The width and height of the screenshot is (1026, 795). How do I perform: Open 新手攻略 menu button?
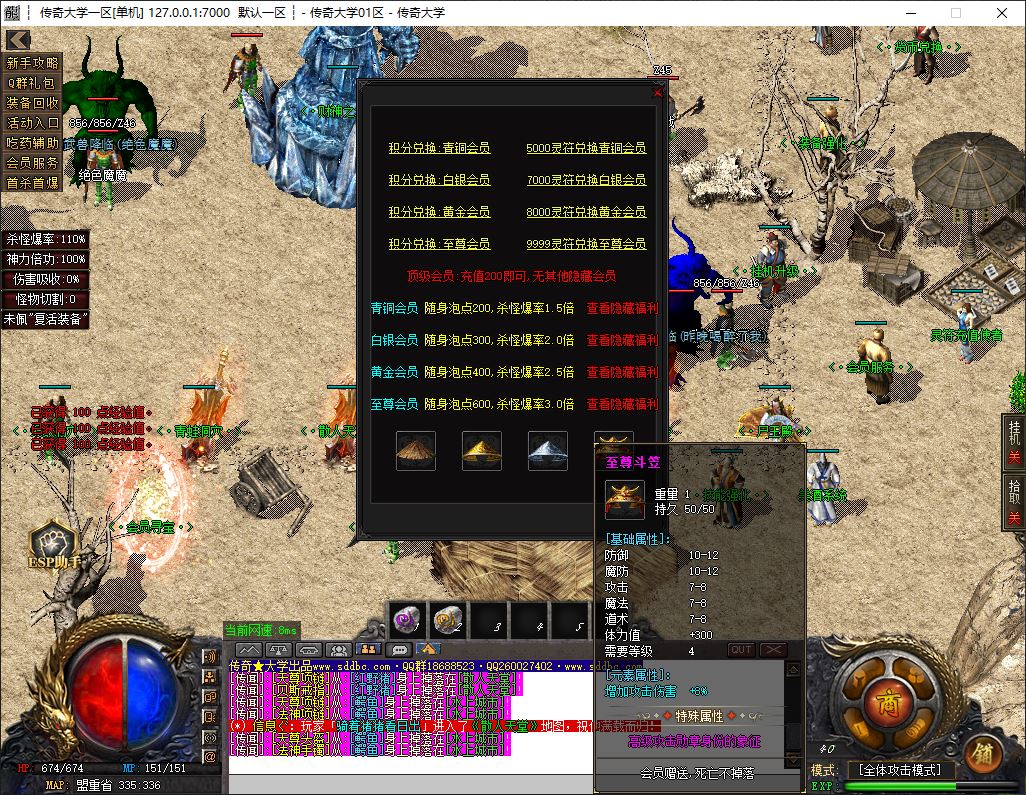[33, 63]
